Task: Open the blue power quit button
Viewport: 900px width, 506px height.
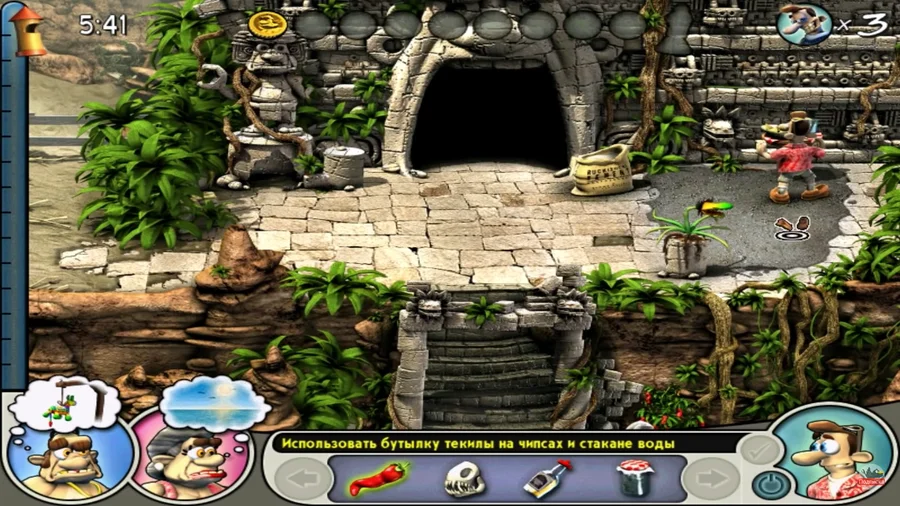Action: [768, 485]
